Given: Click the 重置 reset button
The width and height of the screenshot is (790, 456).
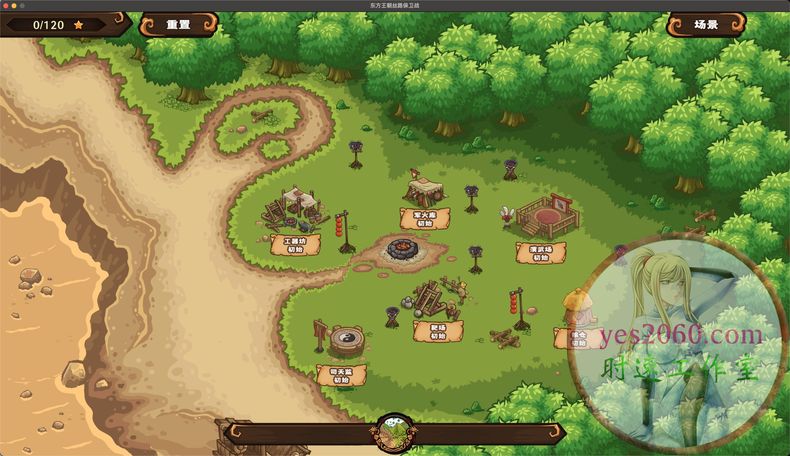Looking at the screenshot, I should coord(178,24).
